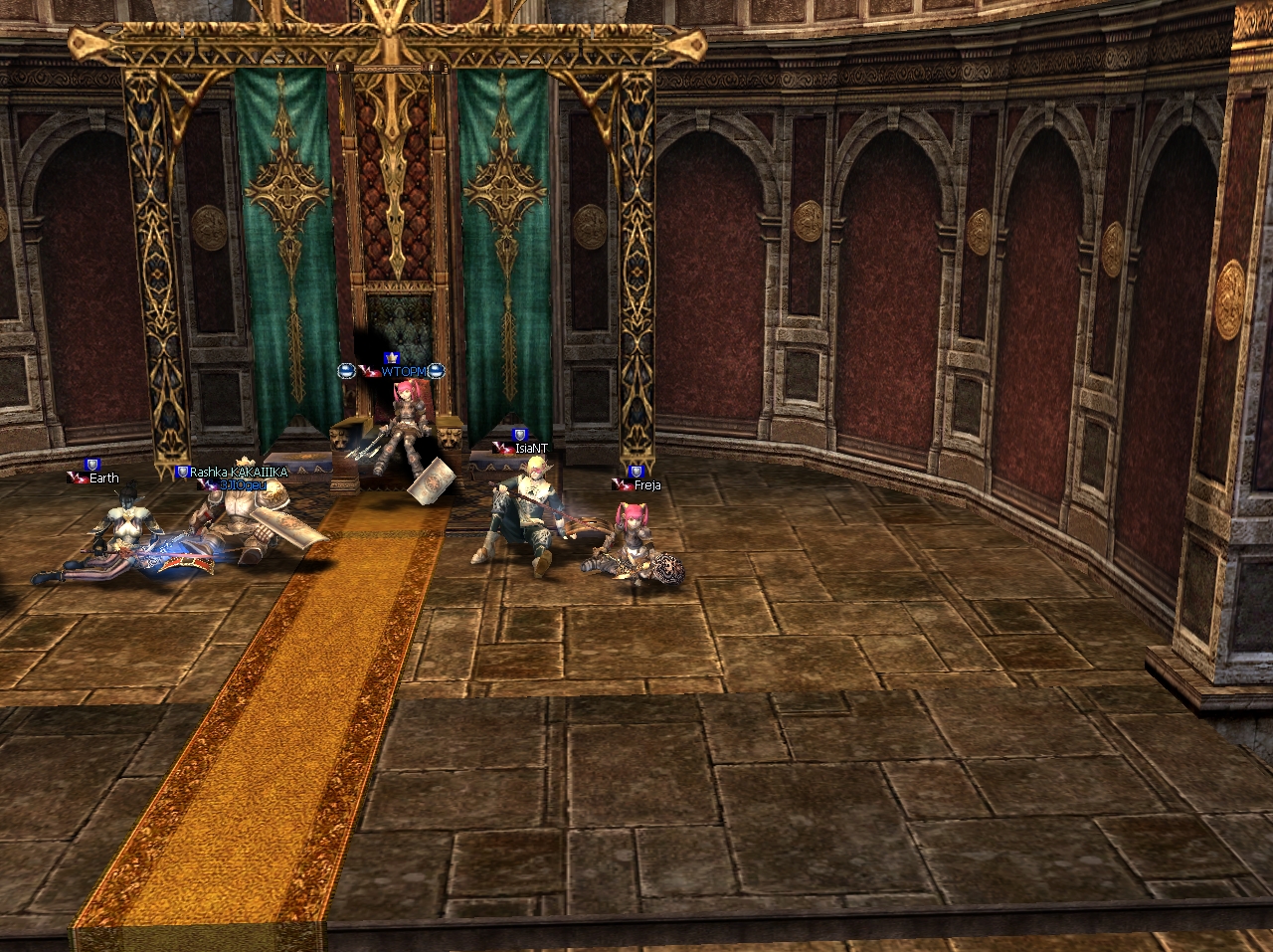1273x952 pixels.
Task: Target the IsiaNT name label
Action: 531,449
